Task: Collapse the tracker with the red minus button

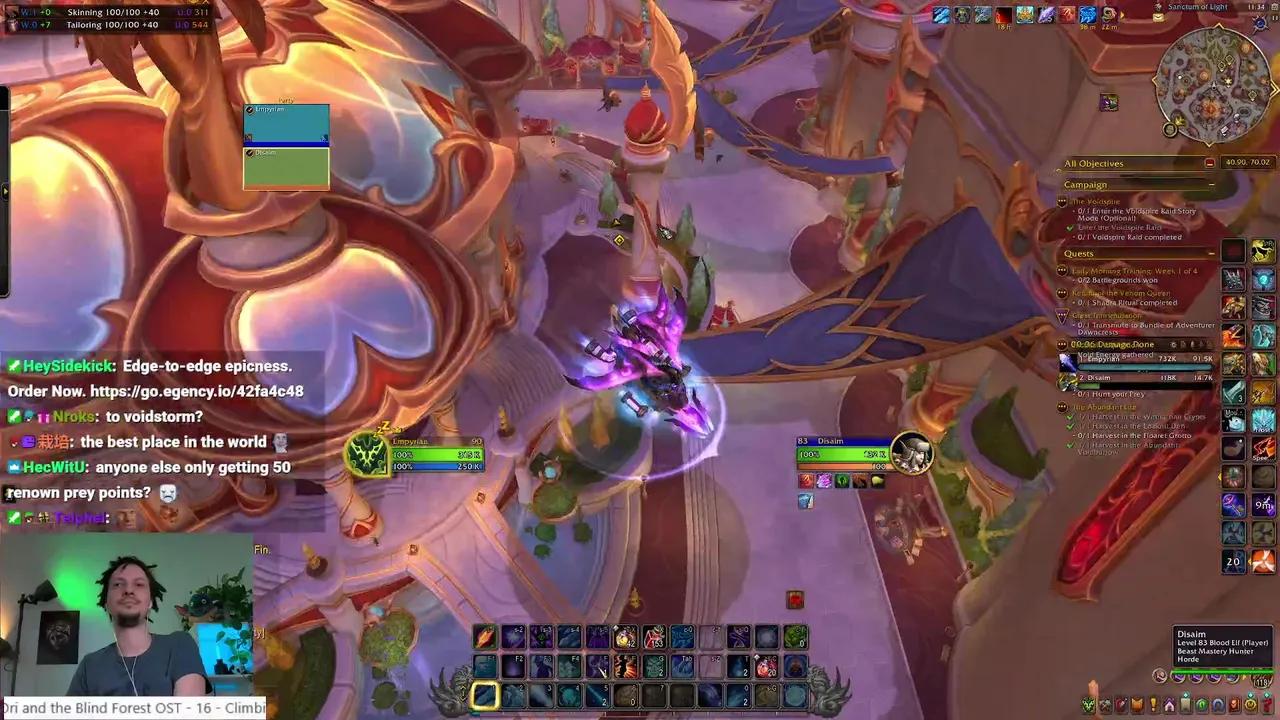Action: [x=1208, y=163]
